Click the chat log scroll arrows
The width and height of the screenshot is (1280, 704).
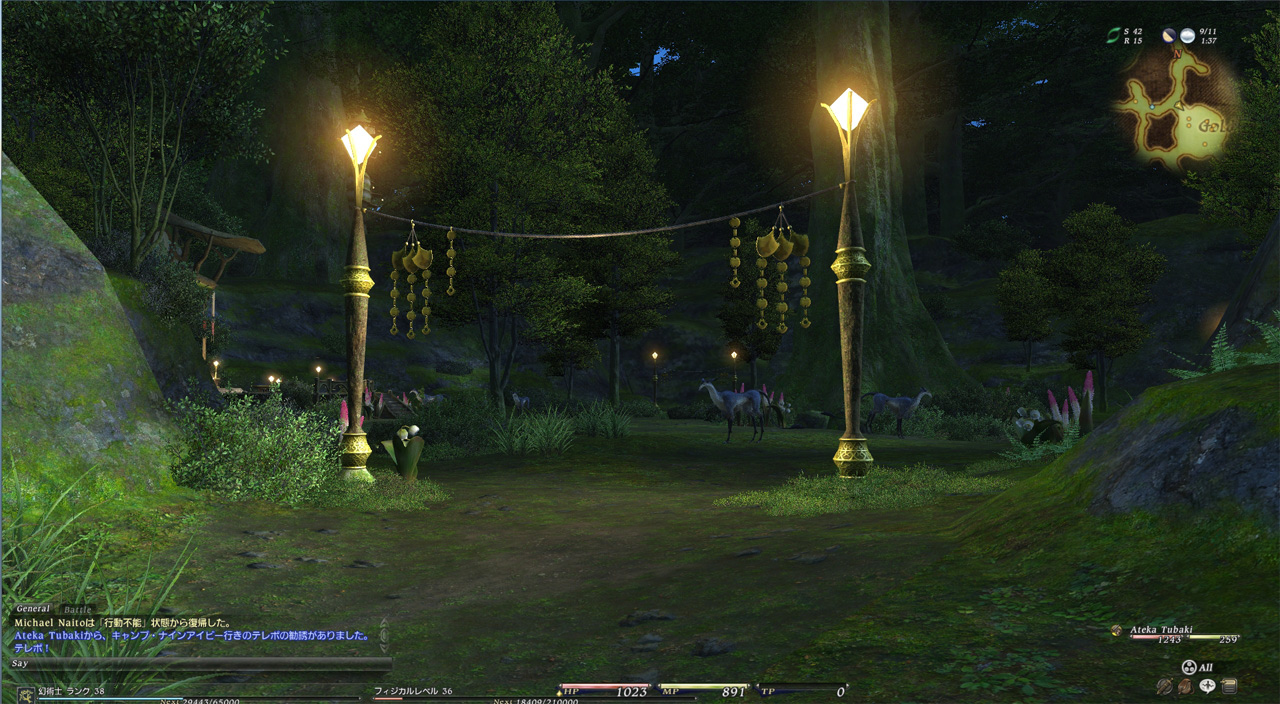pos(383,633)
